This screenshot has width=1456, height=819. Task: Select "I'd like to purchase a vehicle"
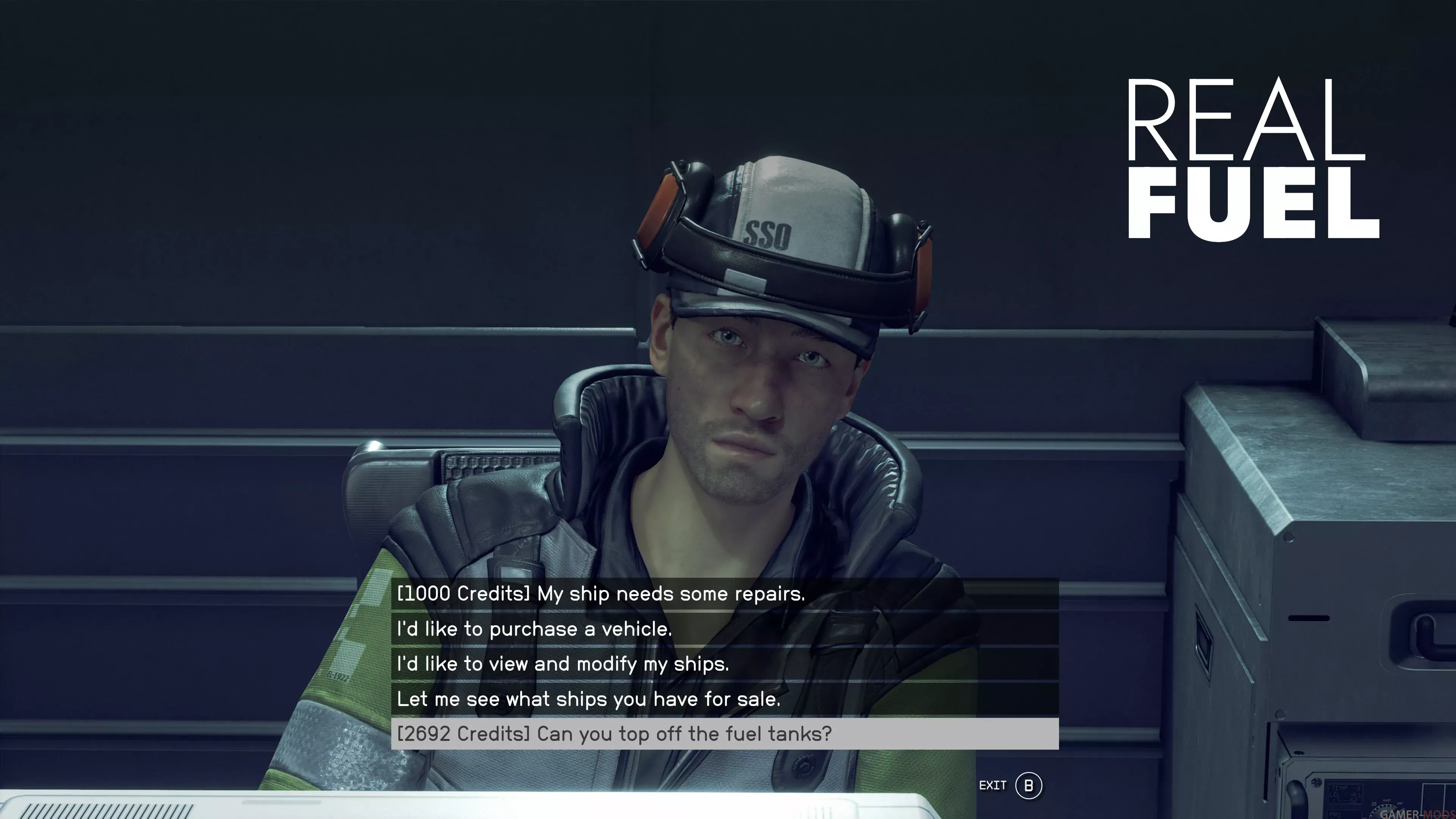tap(534, 629)
